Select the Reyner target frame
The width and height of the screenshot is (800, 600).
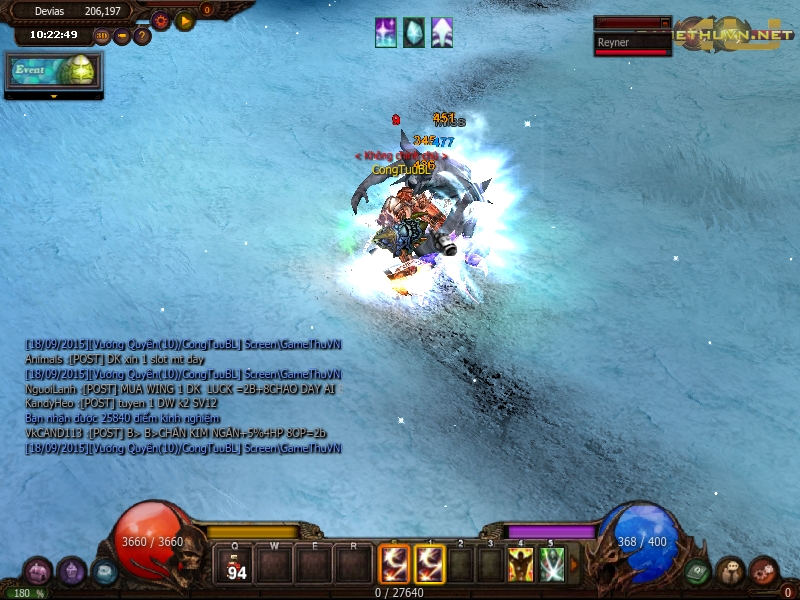[632, 43]
